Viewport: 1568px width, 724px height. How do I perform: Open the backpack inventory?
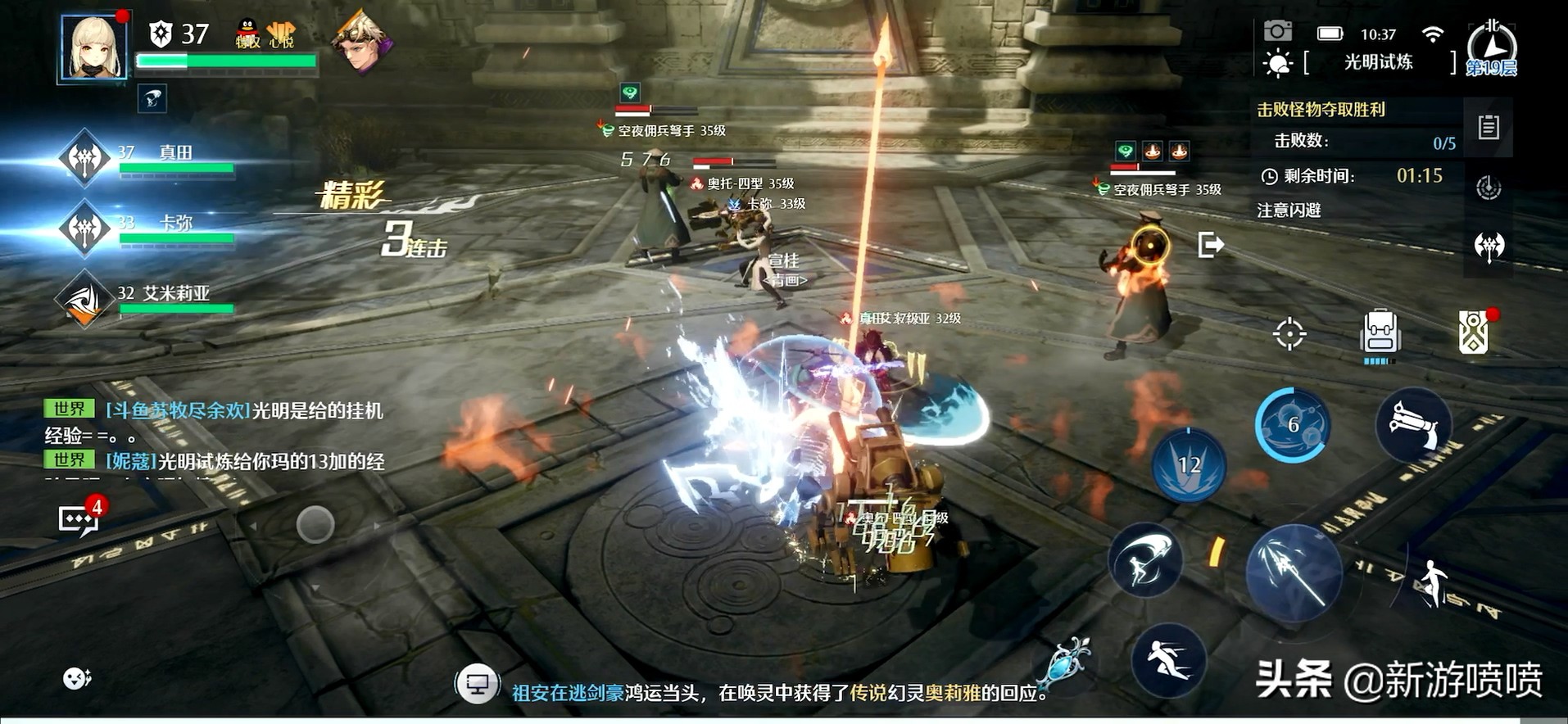pyautogui.click(x=1380, y=333)
